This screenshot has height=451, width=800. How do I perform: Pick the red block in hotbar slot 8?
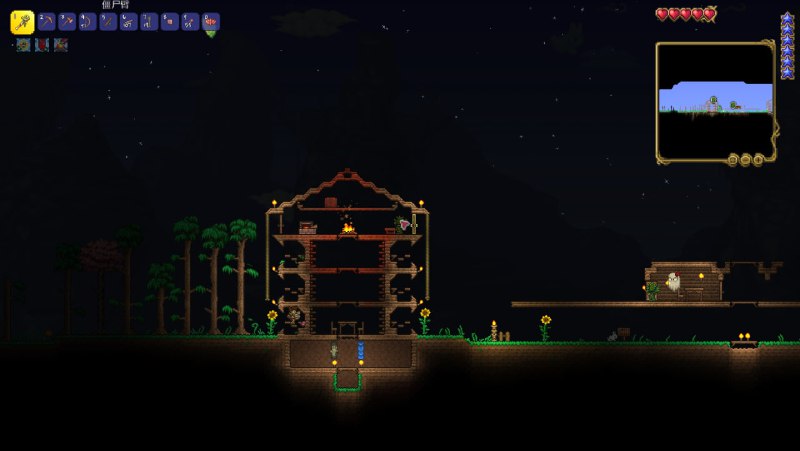(x=170, y=21)
